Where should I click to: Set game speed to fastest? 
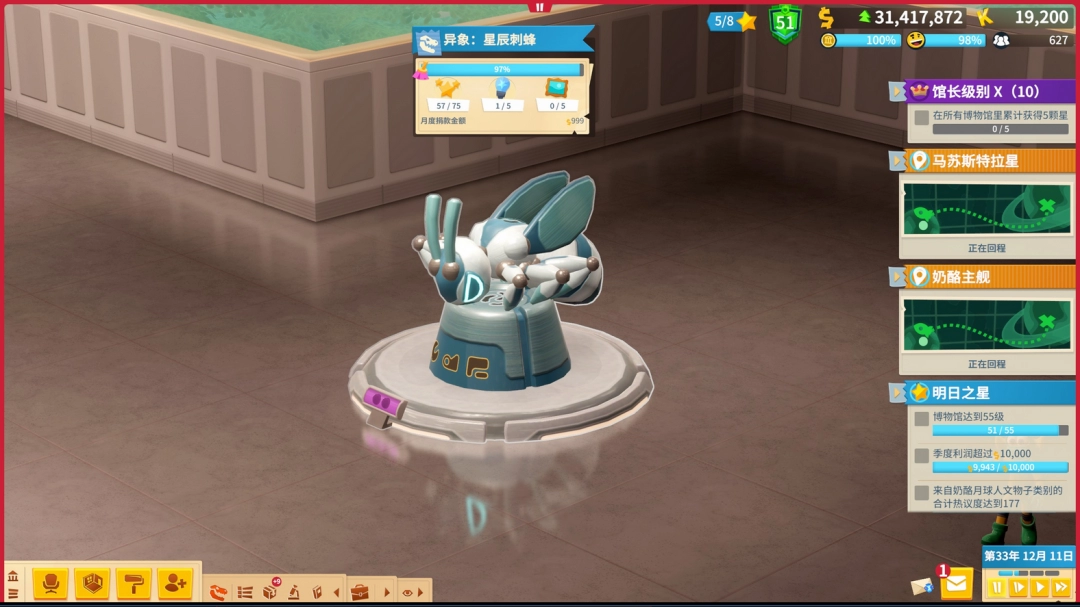(x=1061, y=587)
